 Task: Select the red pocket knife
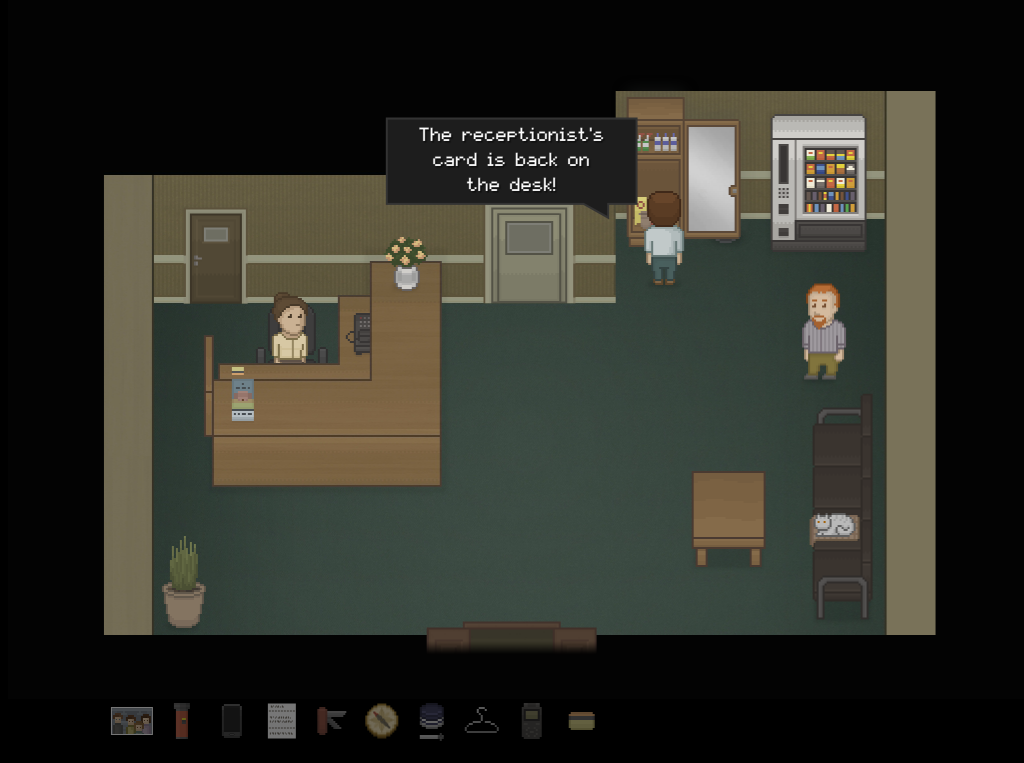[x=331, y=721]
